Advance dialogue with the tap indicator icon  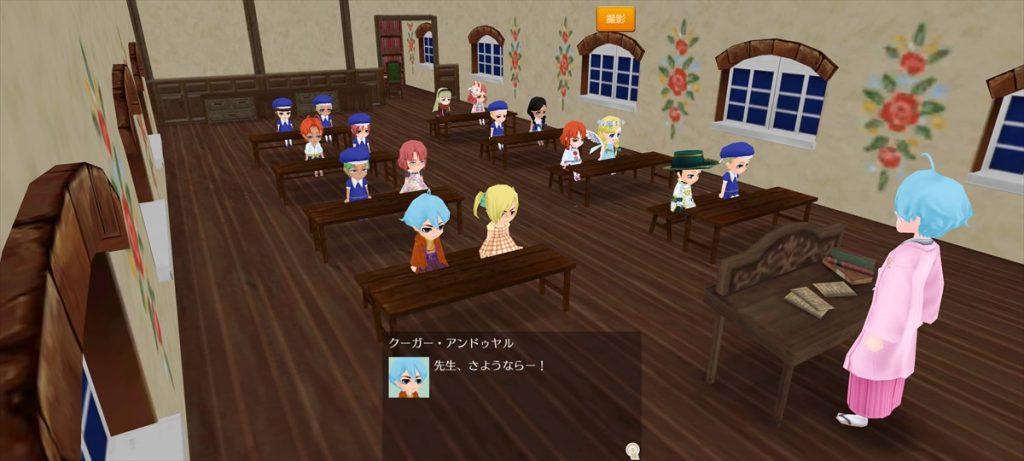(632, 450)
